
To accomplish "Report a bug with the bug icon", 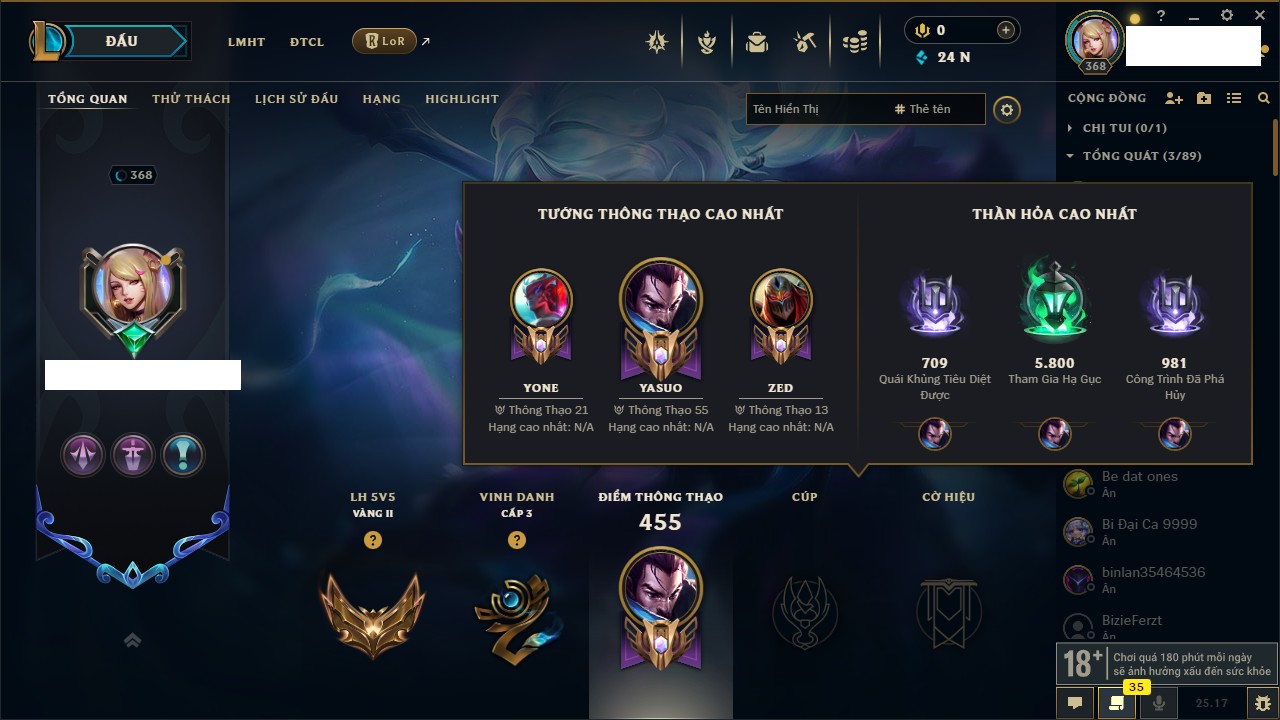I will pos(1263,703).
